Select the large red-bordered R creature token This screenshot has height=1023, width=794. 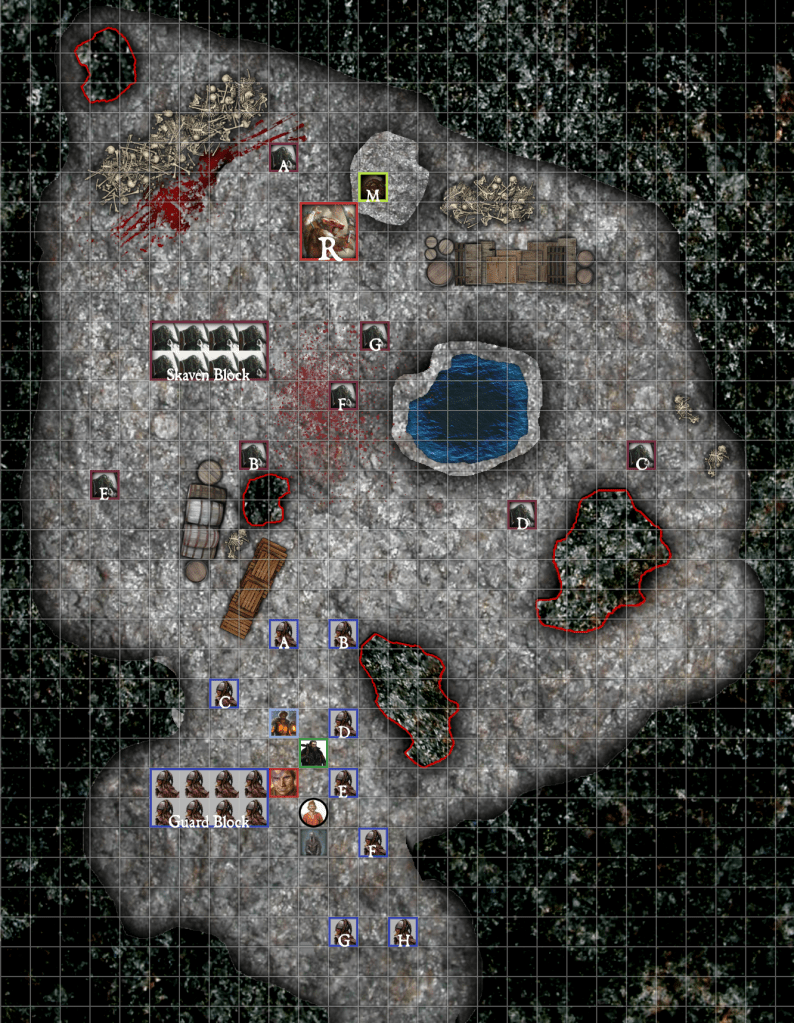tap(330, 232)
